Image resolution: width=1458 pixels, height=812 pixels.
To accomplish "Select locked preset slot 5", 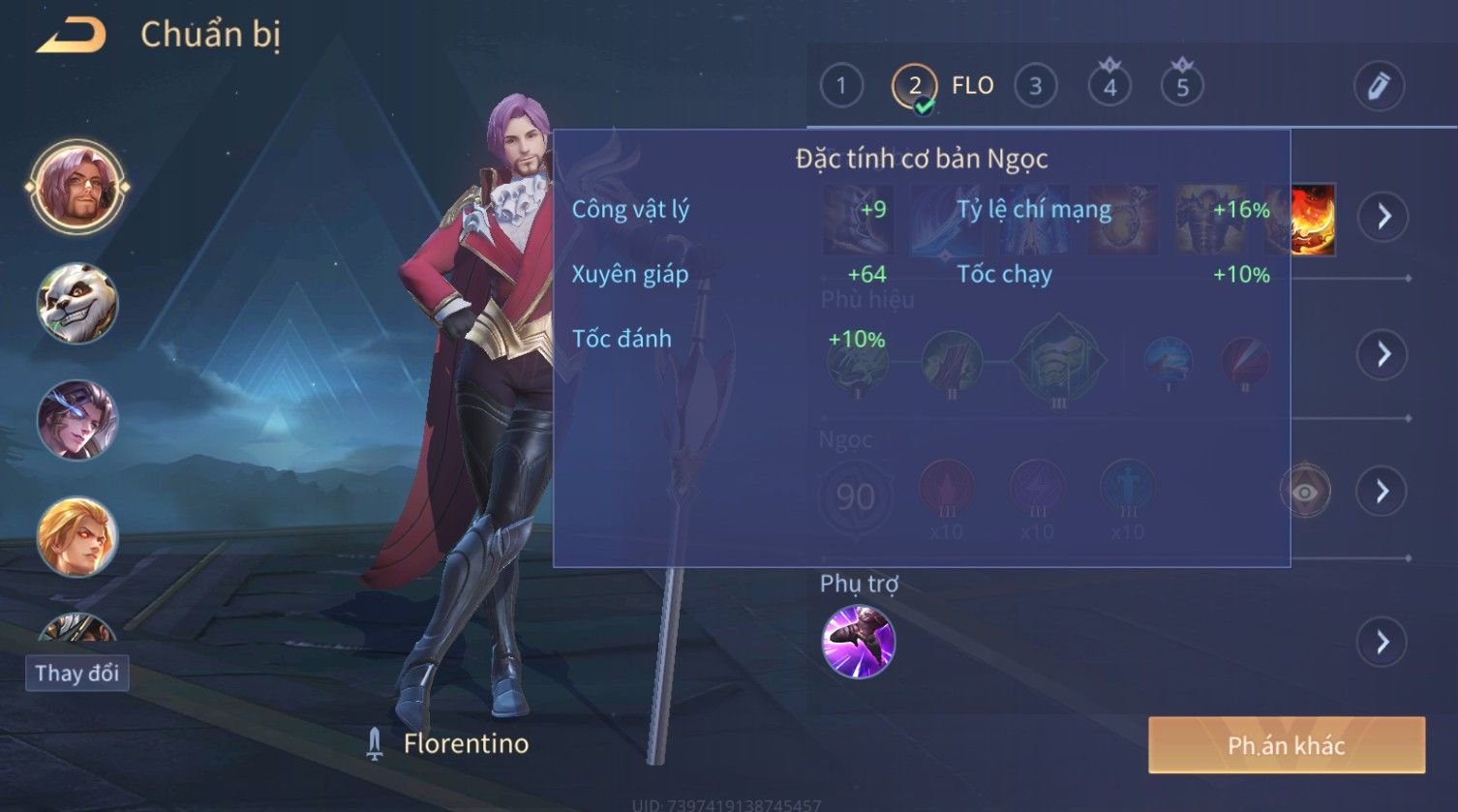I will pos(1182,86).
